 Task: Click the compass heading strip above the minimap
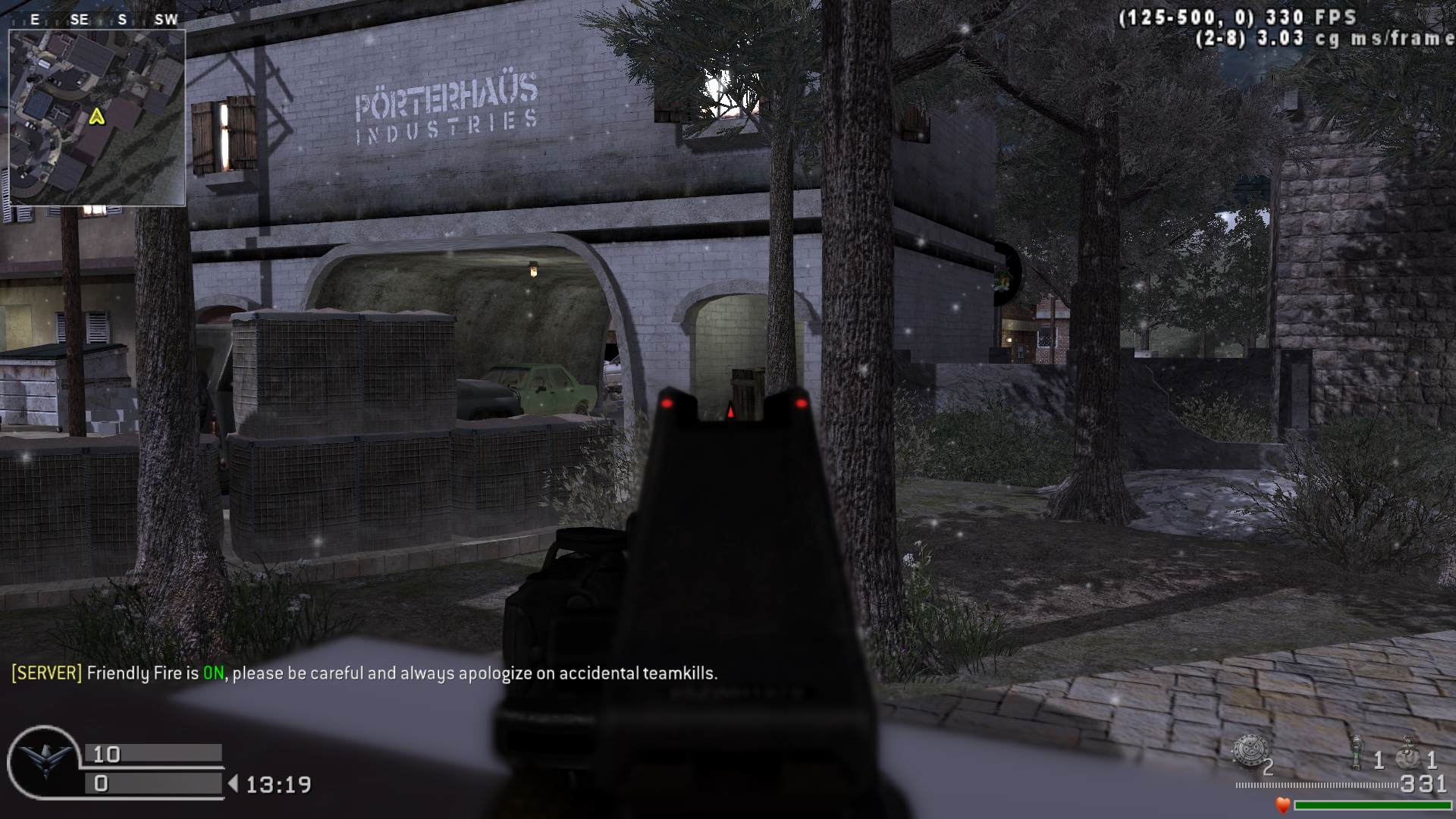coord(97,20)
